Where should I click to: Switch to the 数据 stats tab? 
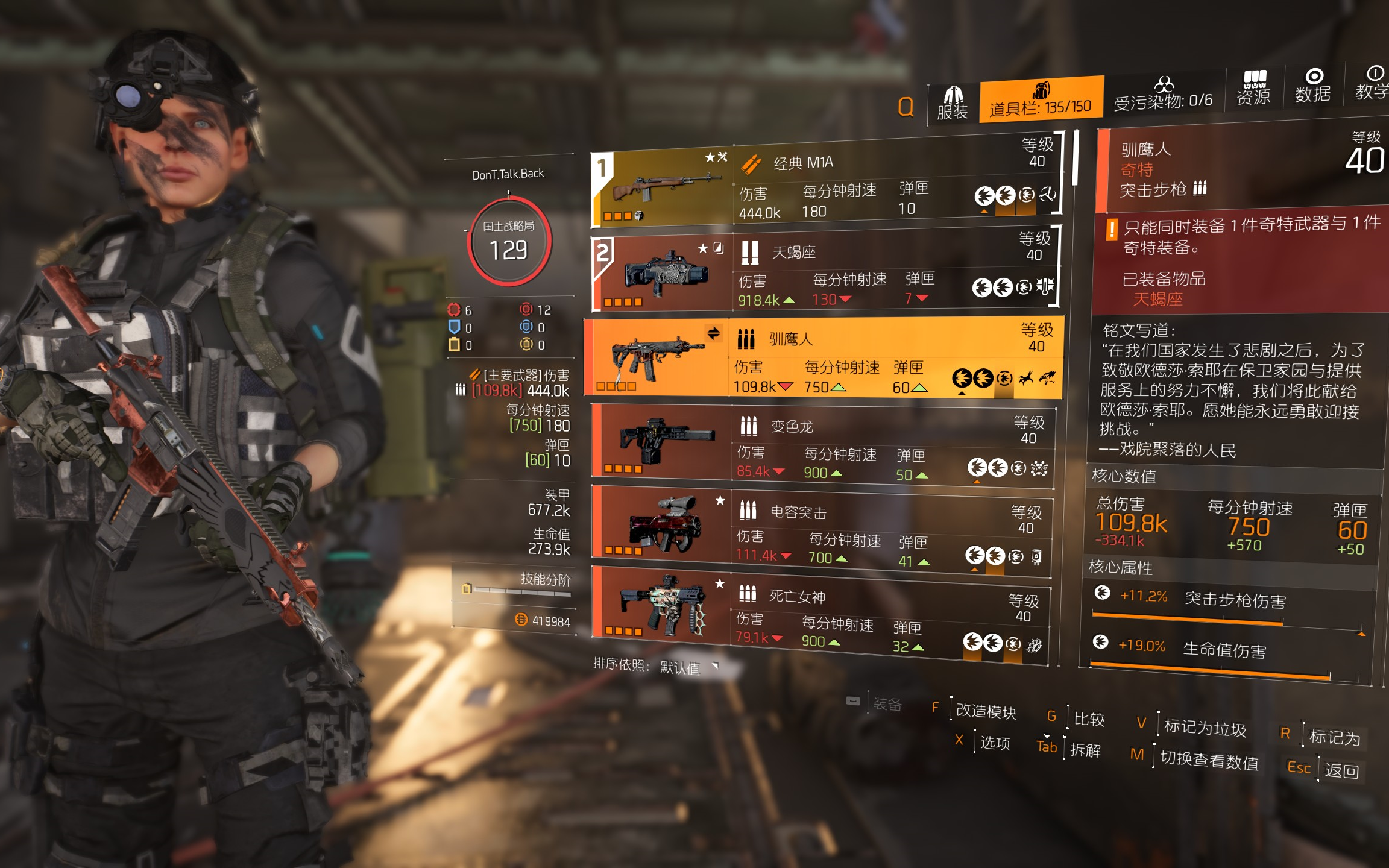pyautogui.click(x=1313, y=86)
